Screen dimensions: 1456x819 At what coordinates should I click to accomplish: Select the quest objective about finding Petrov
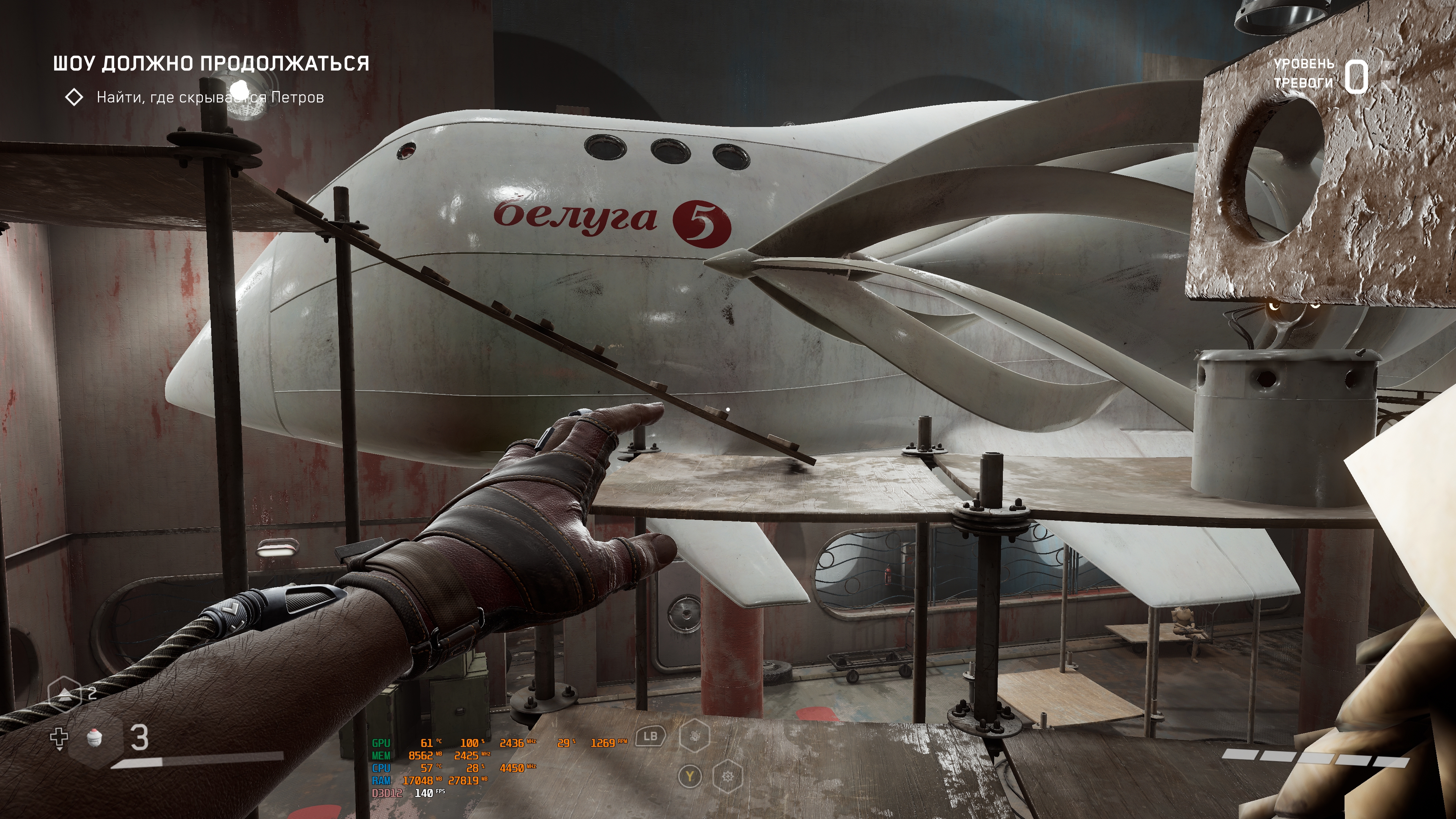(x=210, y=97)
